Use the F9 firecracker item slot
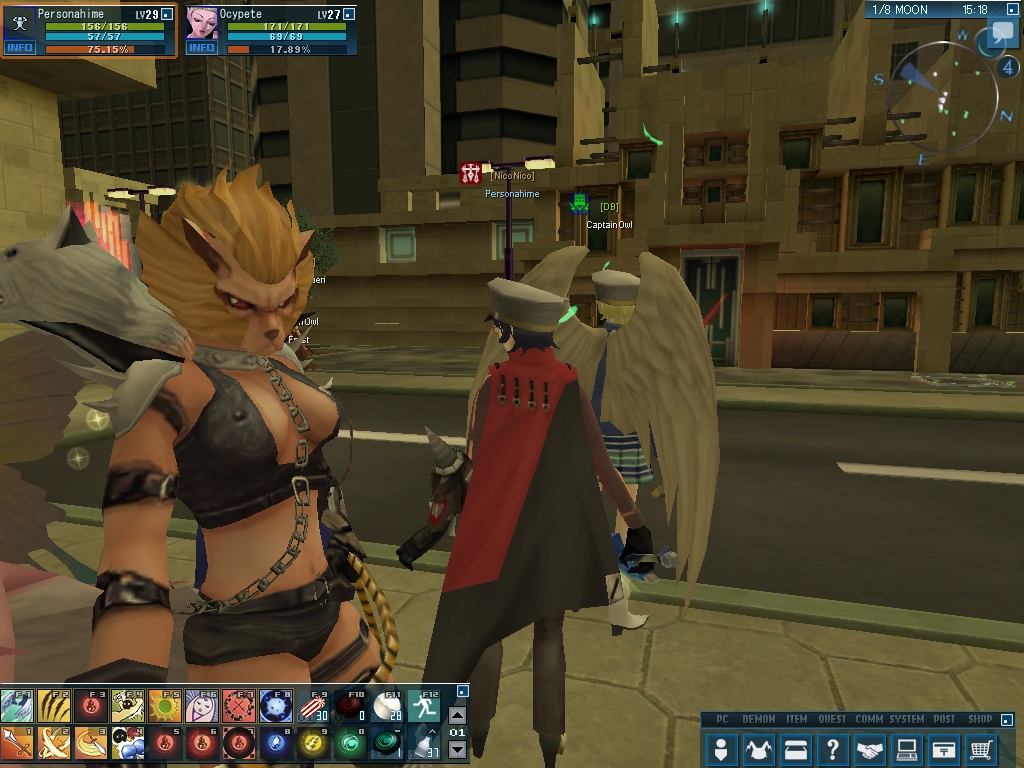This screenshot has width=1024, height=768. [312, 707]
